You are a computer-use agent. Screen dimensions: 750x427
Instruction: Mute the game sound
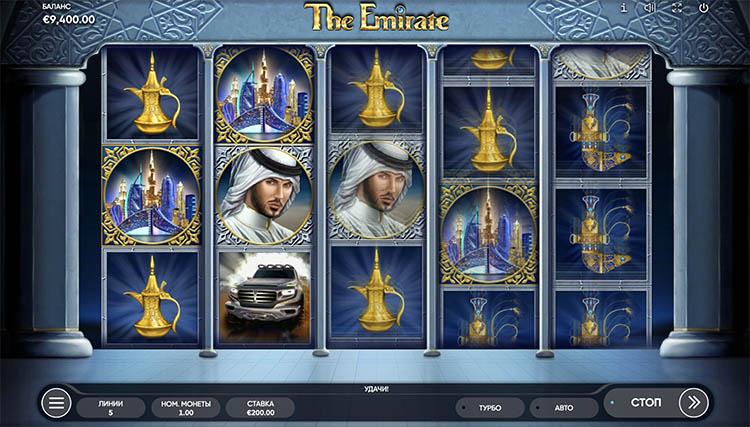(649, 9)
